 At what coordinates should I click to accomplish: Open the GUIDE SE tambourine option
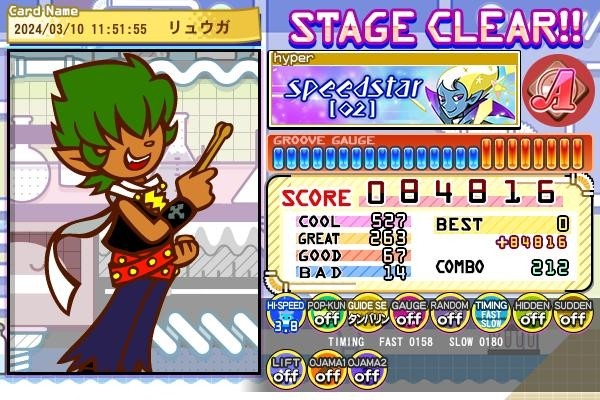368,316
